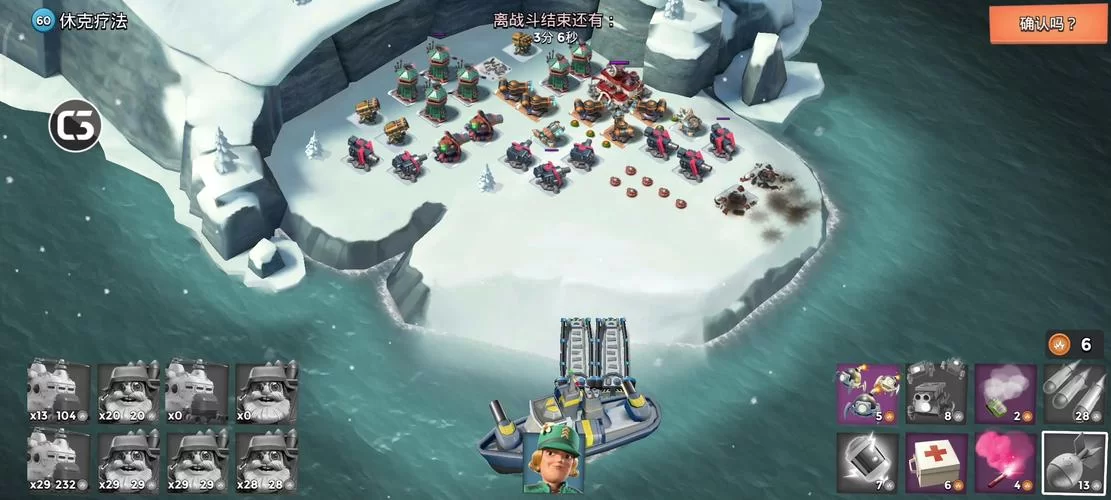This screenshot has width=1111, height=500.
Task: Click the bearded troop slot showing x0
Action: [x=266, y=392]
